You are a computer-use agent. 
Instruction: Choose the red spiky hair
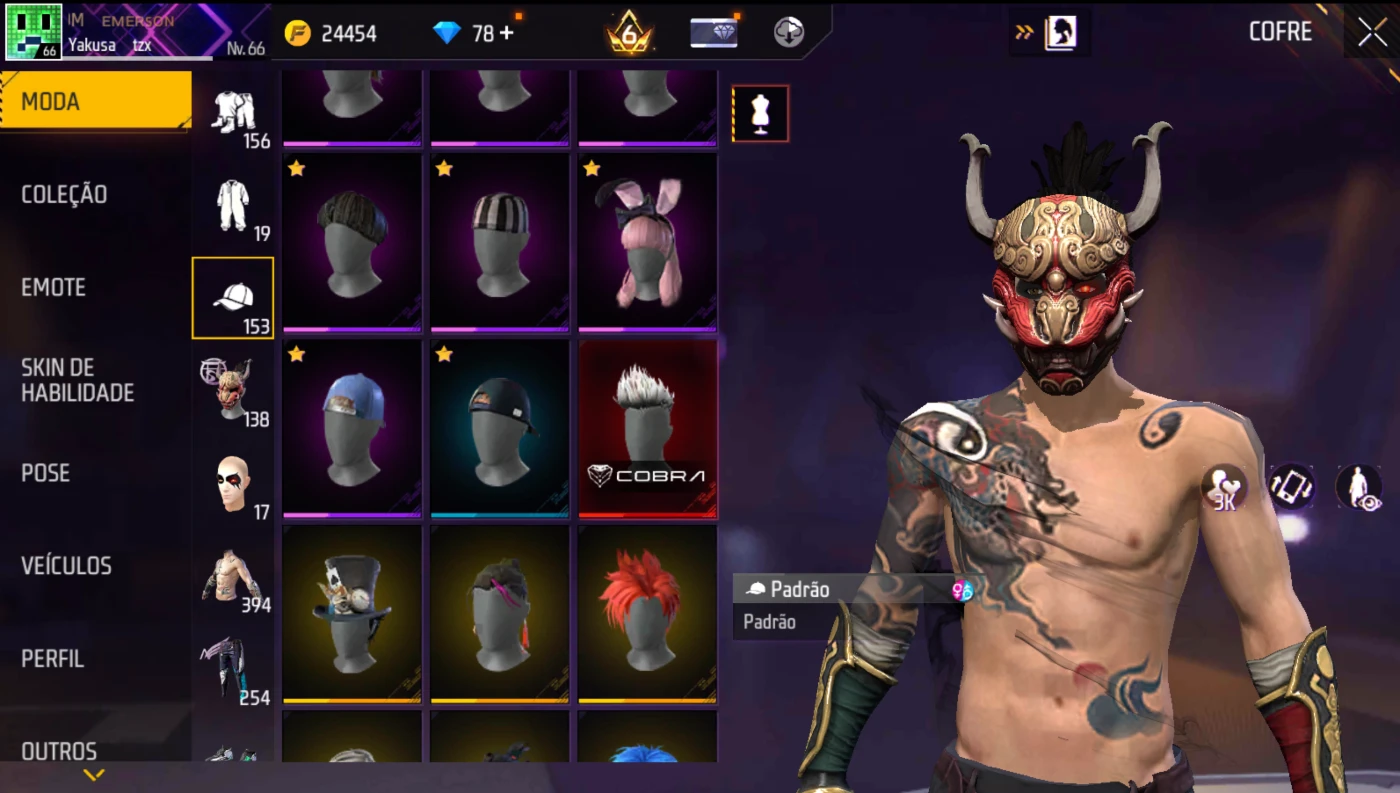tap(647, 613)
